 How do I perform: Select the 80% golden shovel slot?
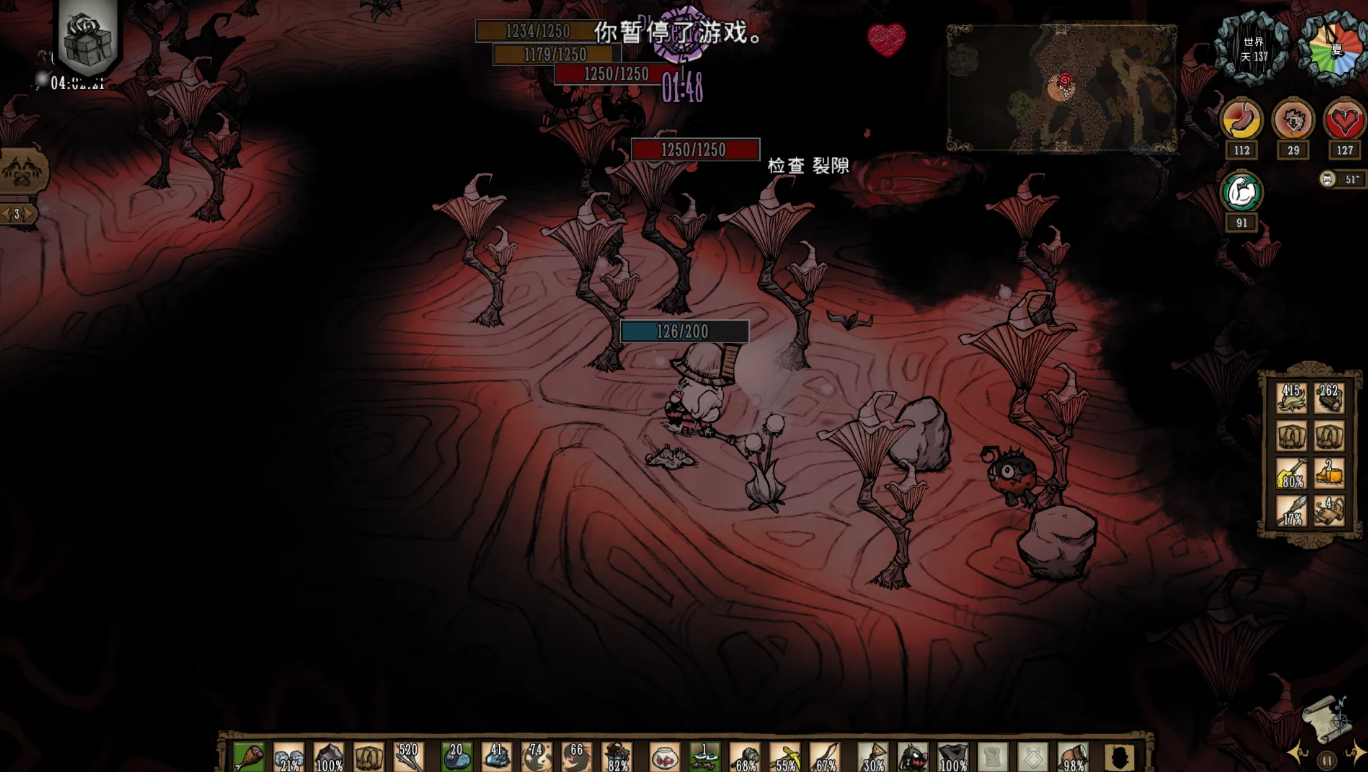click(1292, 474)
